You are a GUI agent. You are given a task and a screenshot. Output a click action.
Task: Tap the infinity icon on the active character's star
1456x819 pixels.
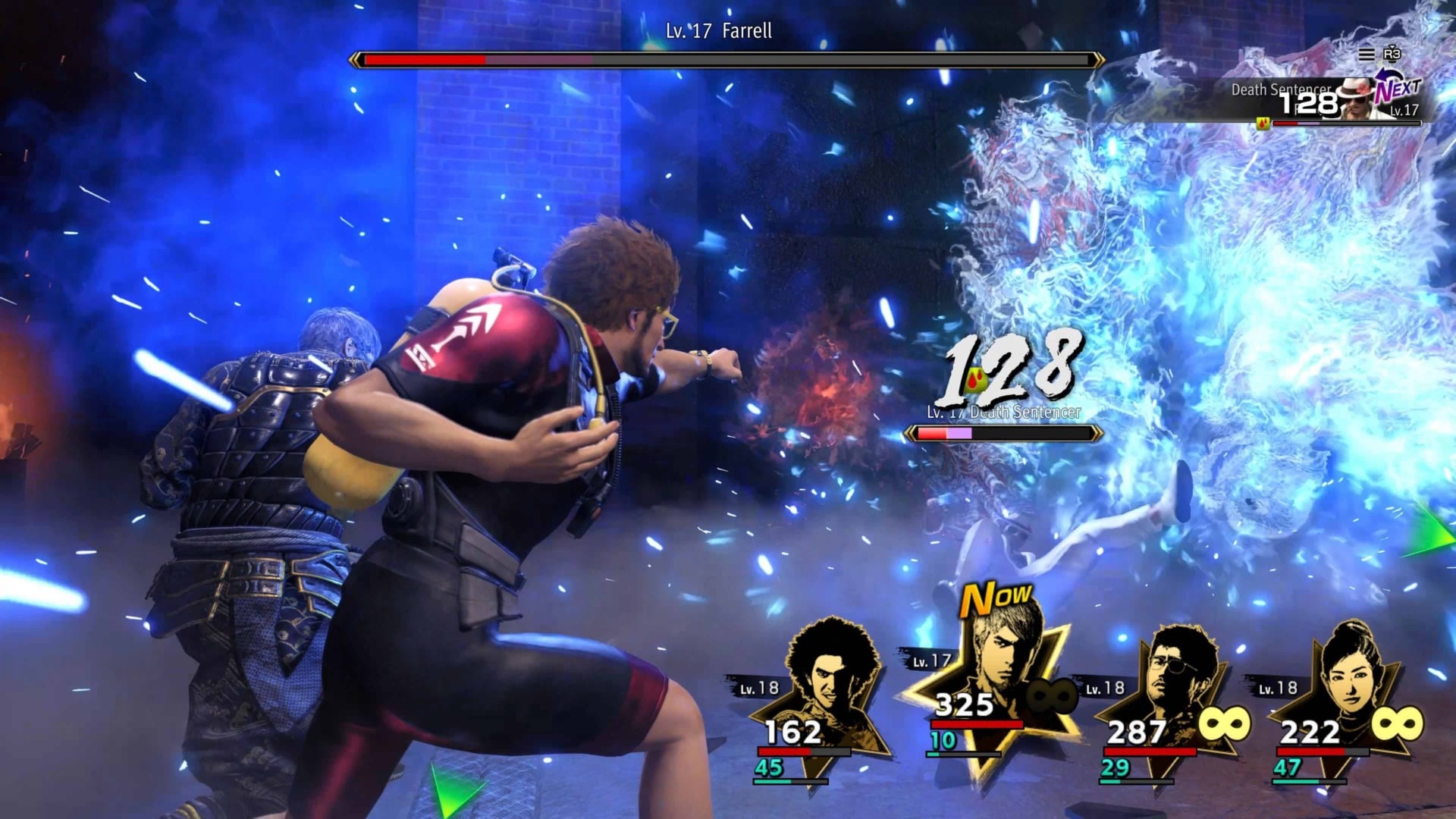click(1051, 698)
